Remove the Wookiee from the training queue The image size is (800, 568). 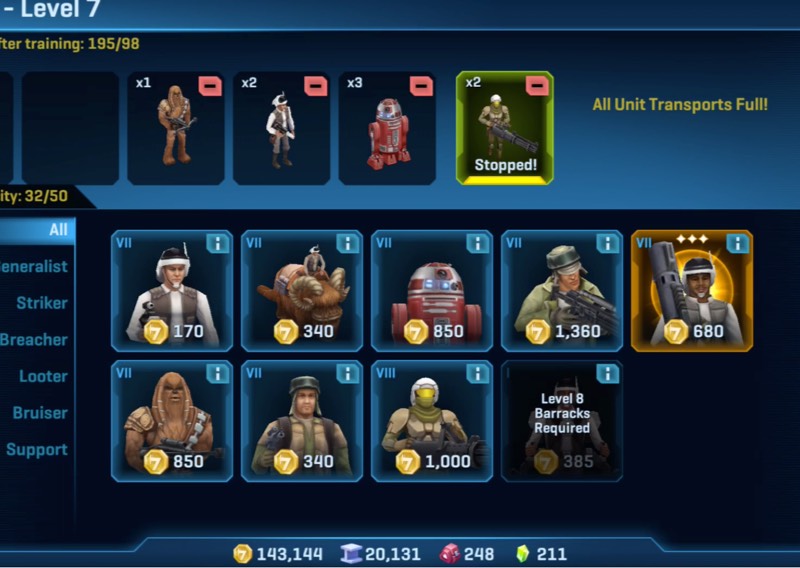pyautogui.click(x=210, y=85)
